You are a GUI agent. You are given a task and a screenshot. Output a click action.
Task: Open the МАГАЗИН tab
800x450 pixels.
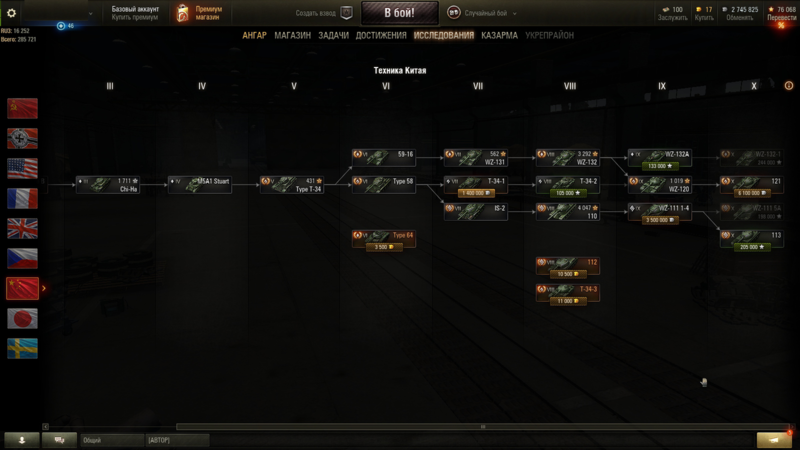pyautogui.click(x=292, y=36)
